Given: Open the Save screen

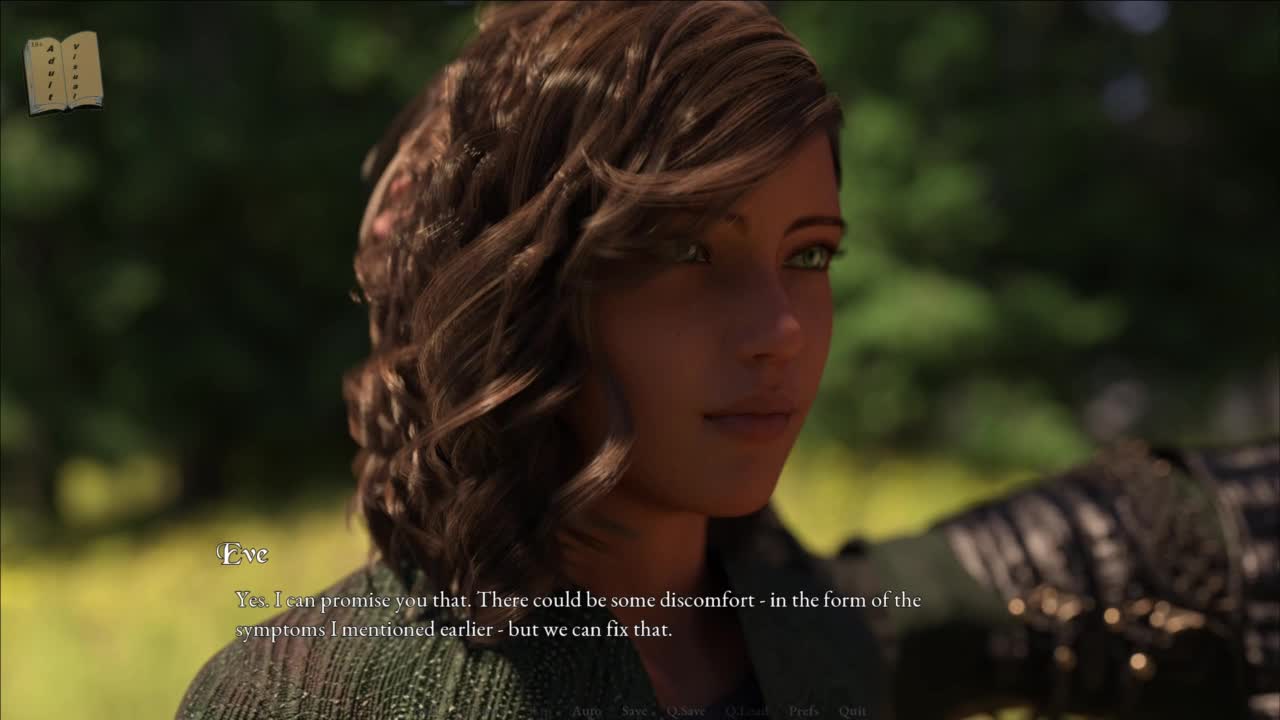Looking at the screenshot, I should (634, 711).
